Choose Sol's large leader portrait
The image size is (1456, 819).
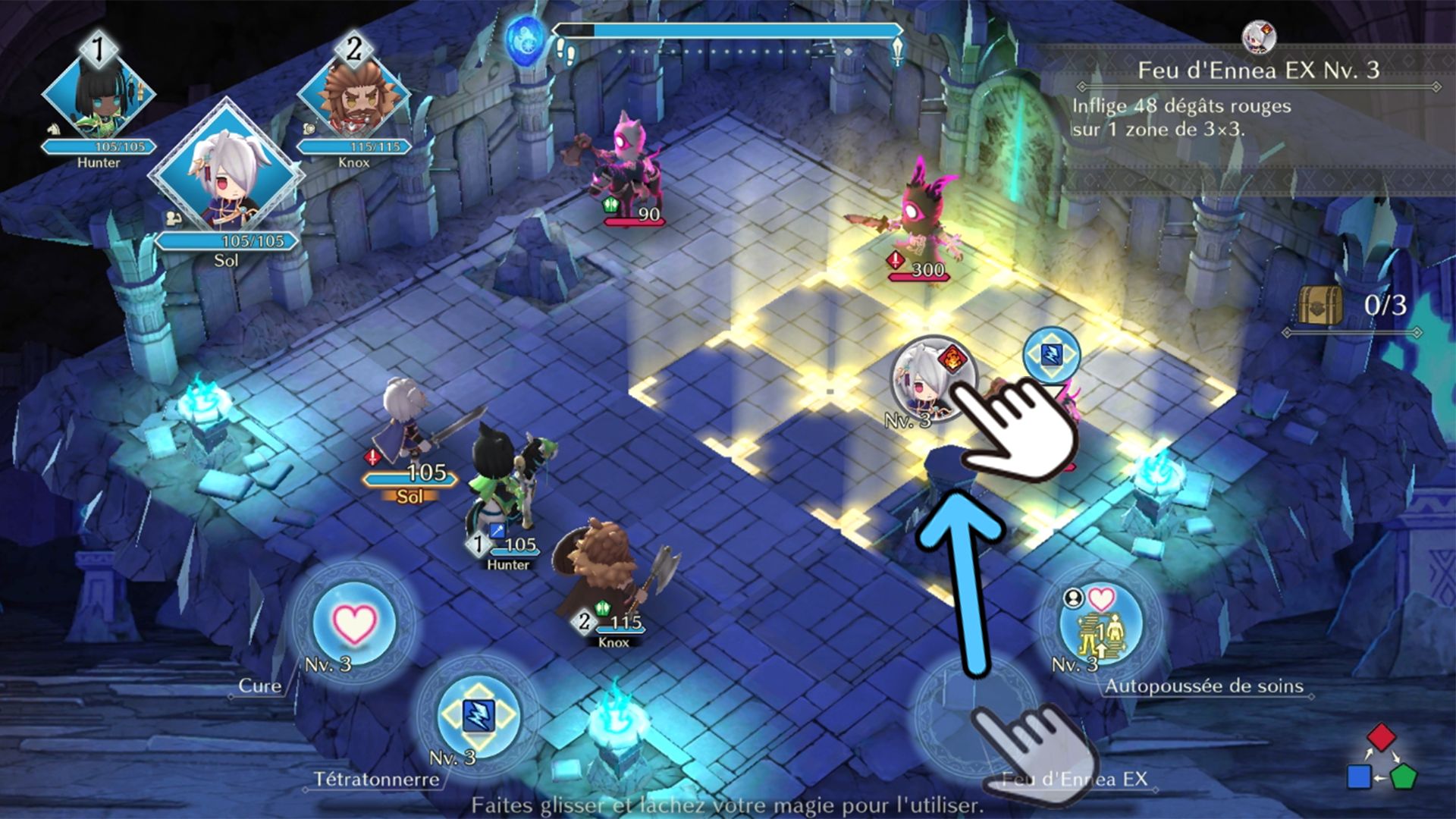pyautogui.click(x=225, y=176)
